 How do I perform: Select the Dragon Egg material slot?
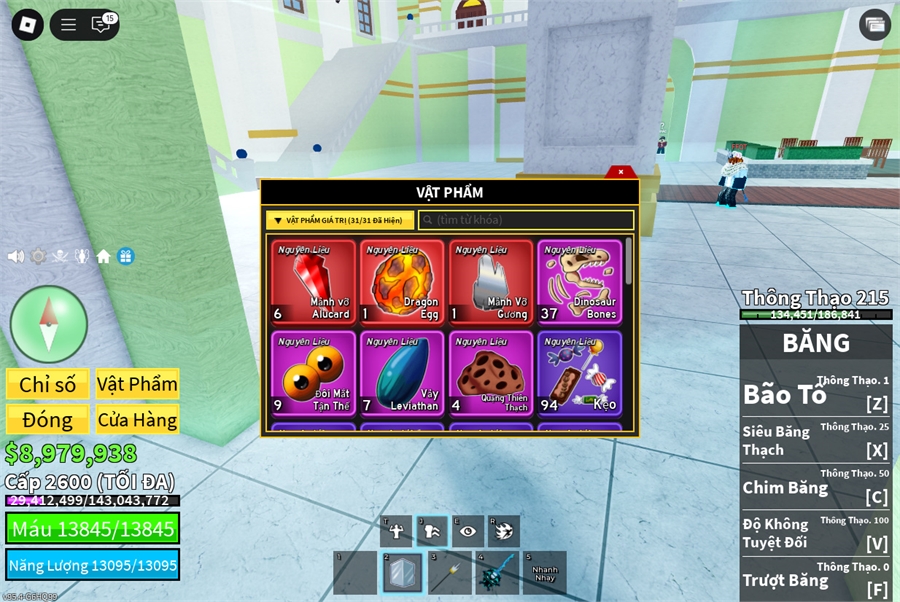(402, 283)
